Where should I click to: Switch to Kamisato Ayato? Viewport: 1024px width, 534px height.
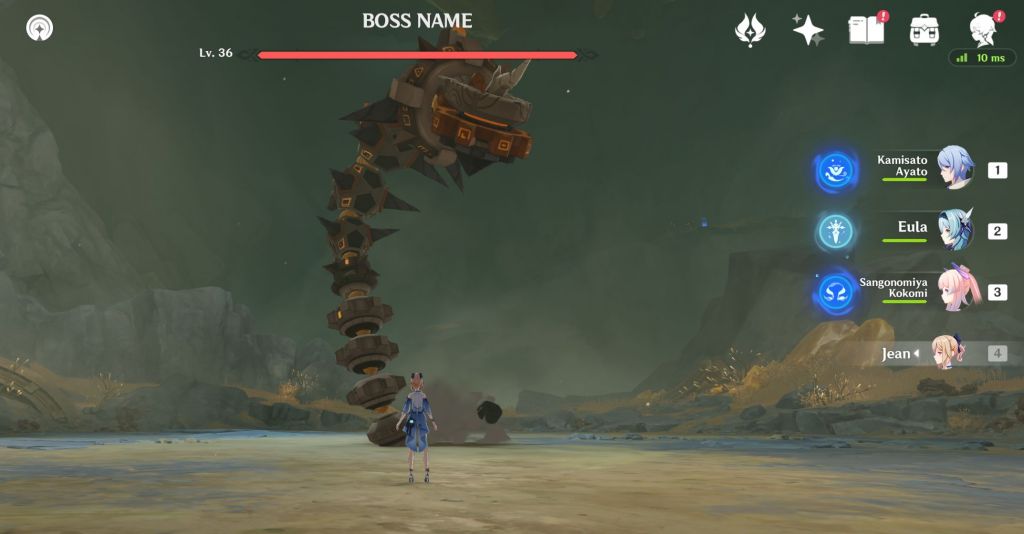click(x=955, y=168)
